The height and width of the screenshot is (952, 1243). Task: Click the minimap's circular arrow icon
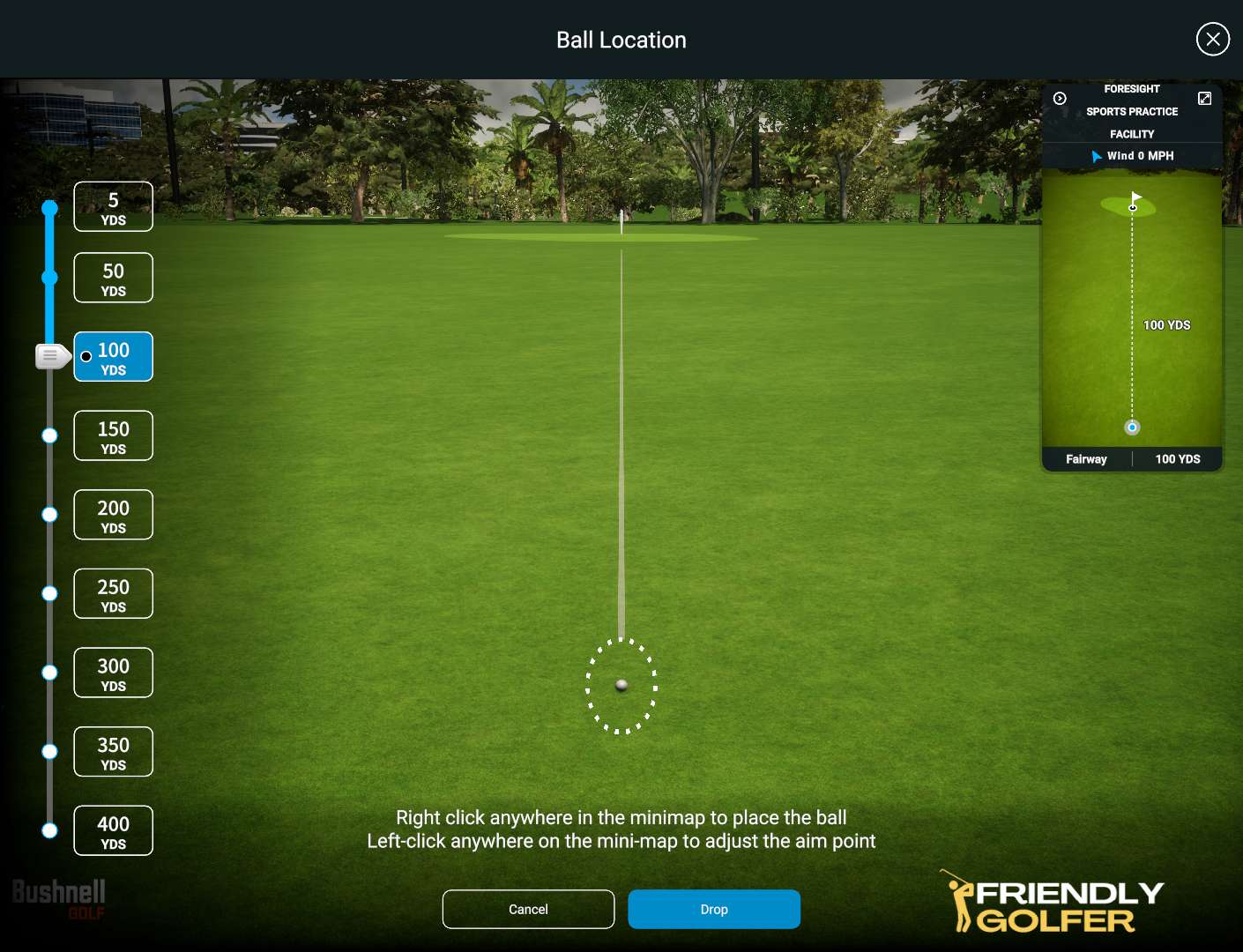[1060, 99]
